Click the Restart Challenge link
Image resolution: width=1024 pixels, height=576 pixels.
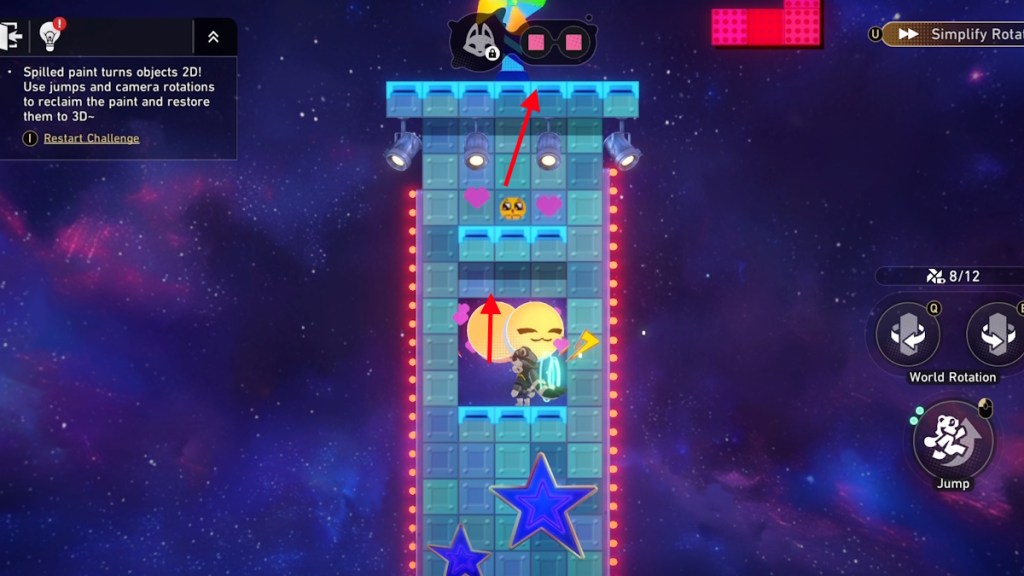coord(91,138)
